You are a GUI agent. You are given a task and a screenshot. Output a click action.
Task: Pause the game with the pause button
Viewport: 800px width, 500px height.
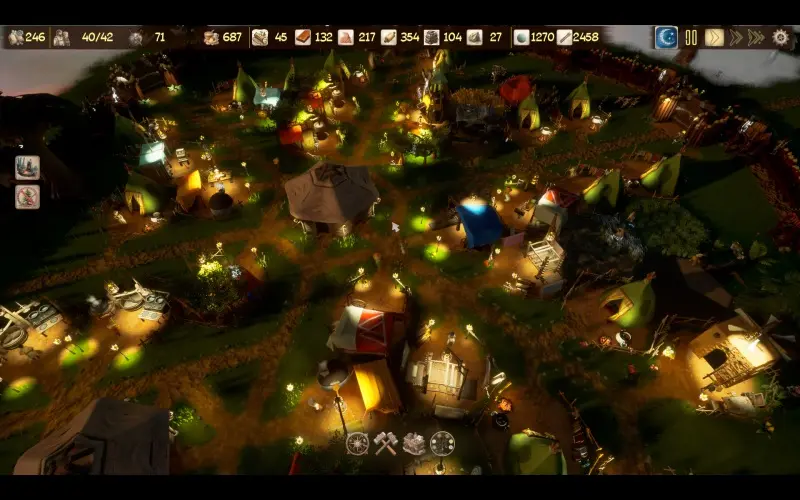click(691, 37)
